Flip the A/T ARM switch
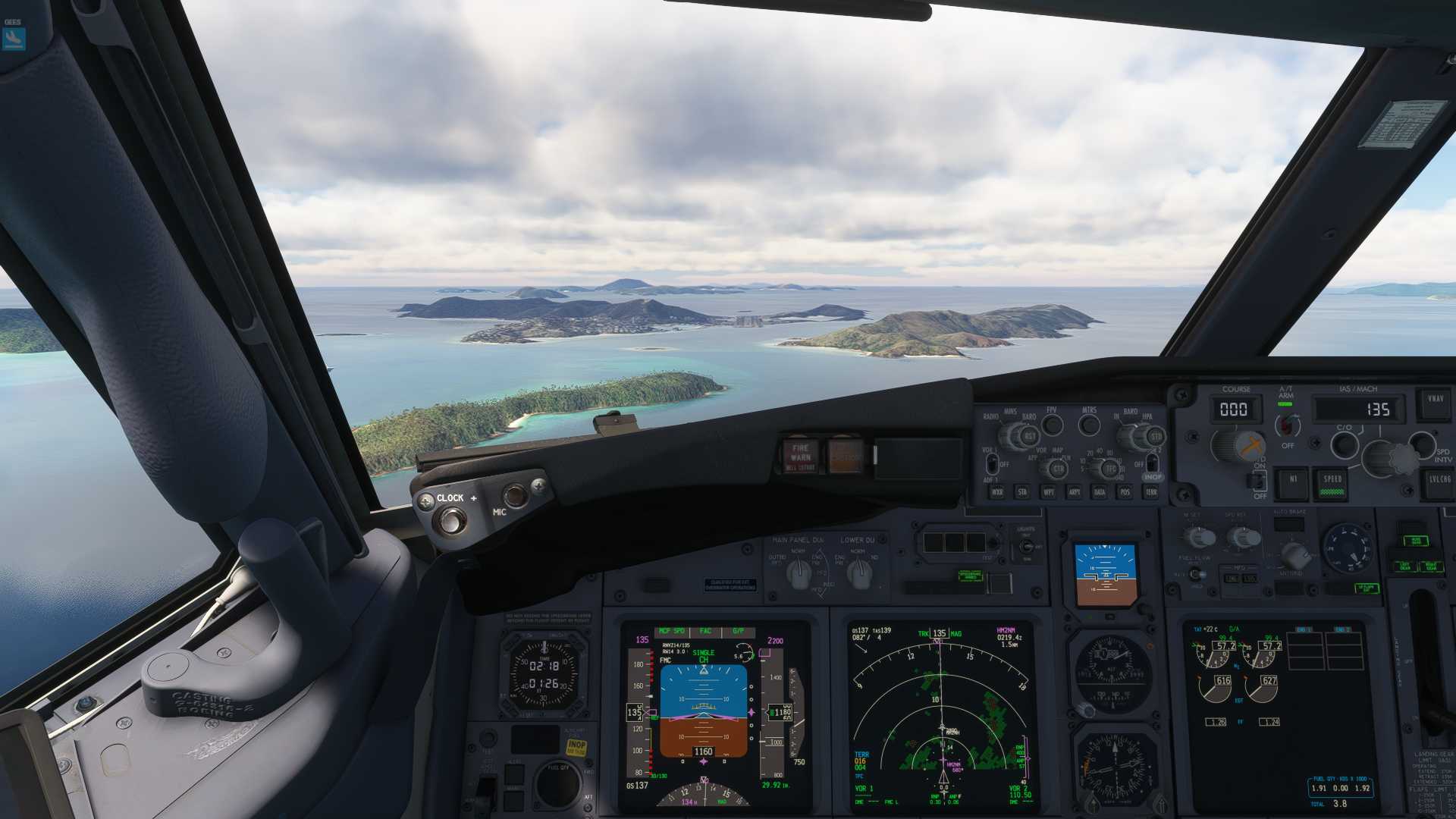This screenshot has width=1456, height=819. coord(1286,425)
